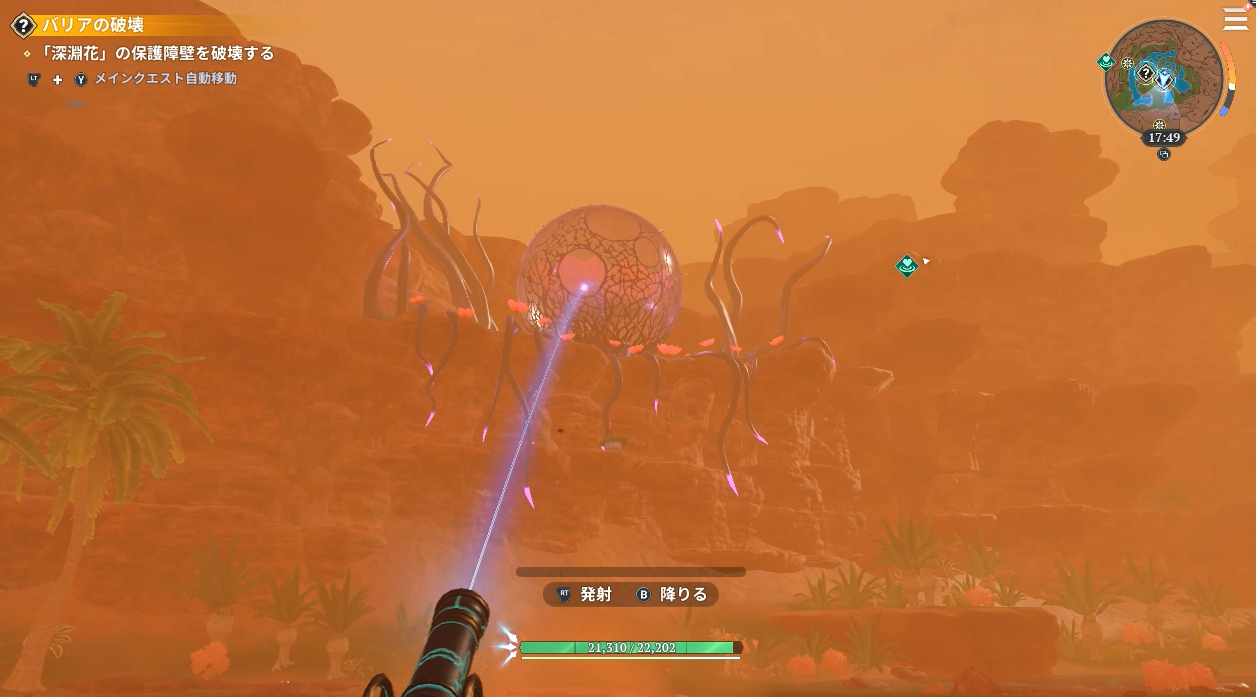The image size is (1256, 697).
Task: Select the teal heart waypoint marker in the sky
Action: coord(907,265)
